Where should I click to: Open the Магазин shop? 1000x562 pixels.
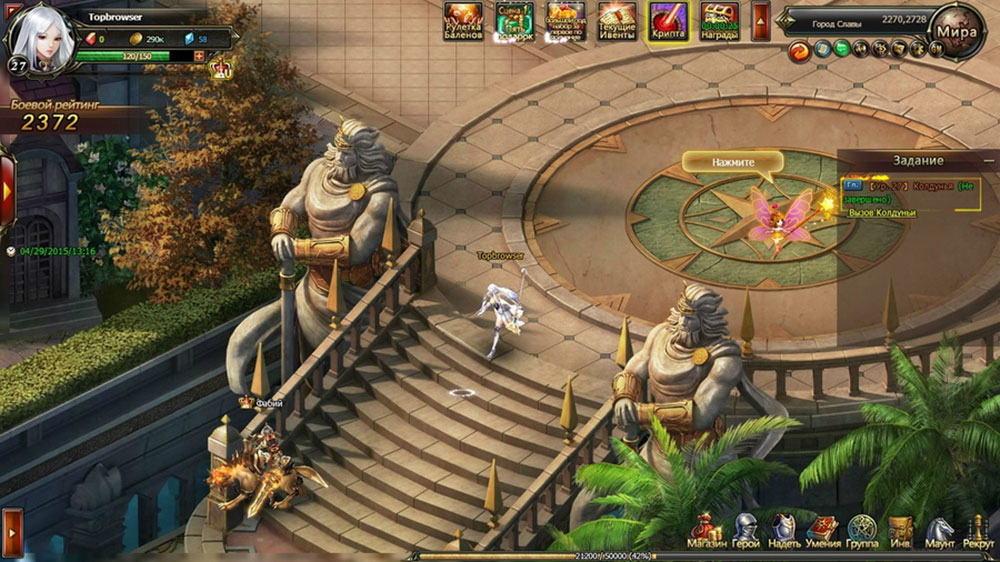pyautogui.click(x=706, y=532)
